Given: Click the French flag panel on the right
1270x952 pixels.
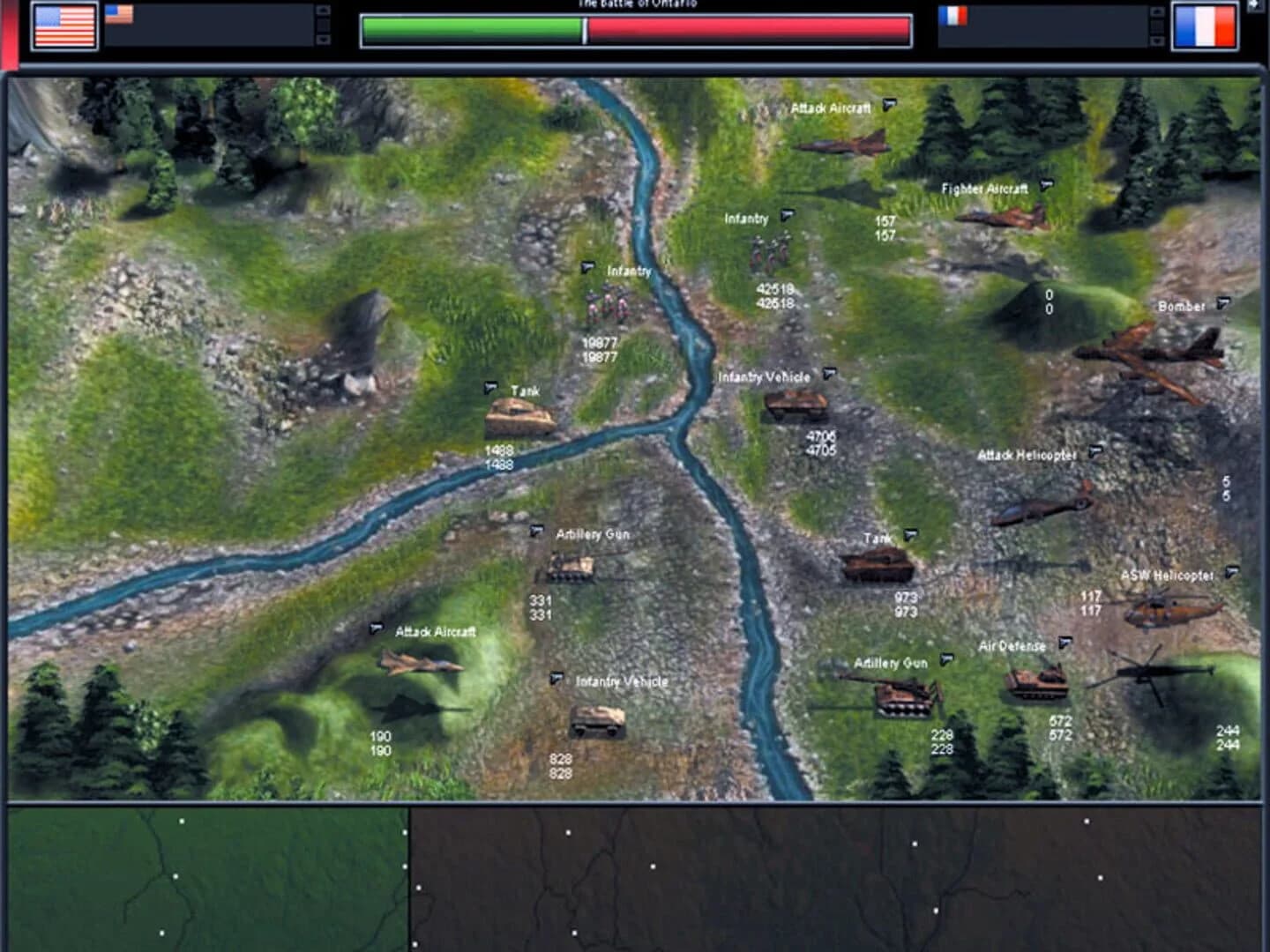Looking at the screenshot, I should (1205, 25).
